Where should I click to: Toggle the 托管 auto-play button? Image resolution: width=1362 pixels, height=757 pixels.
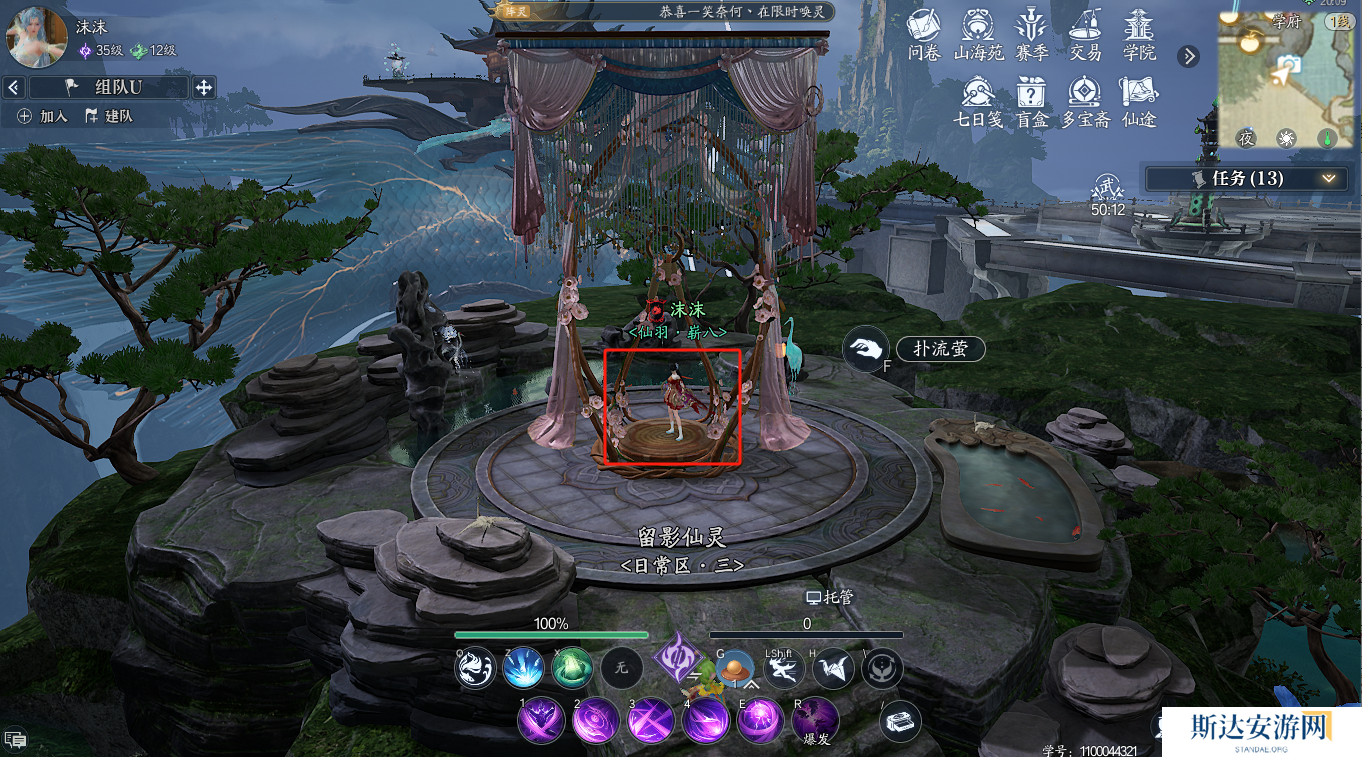(830, 596)
